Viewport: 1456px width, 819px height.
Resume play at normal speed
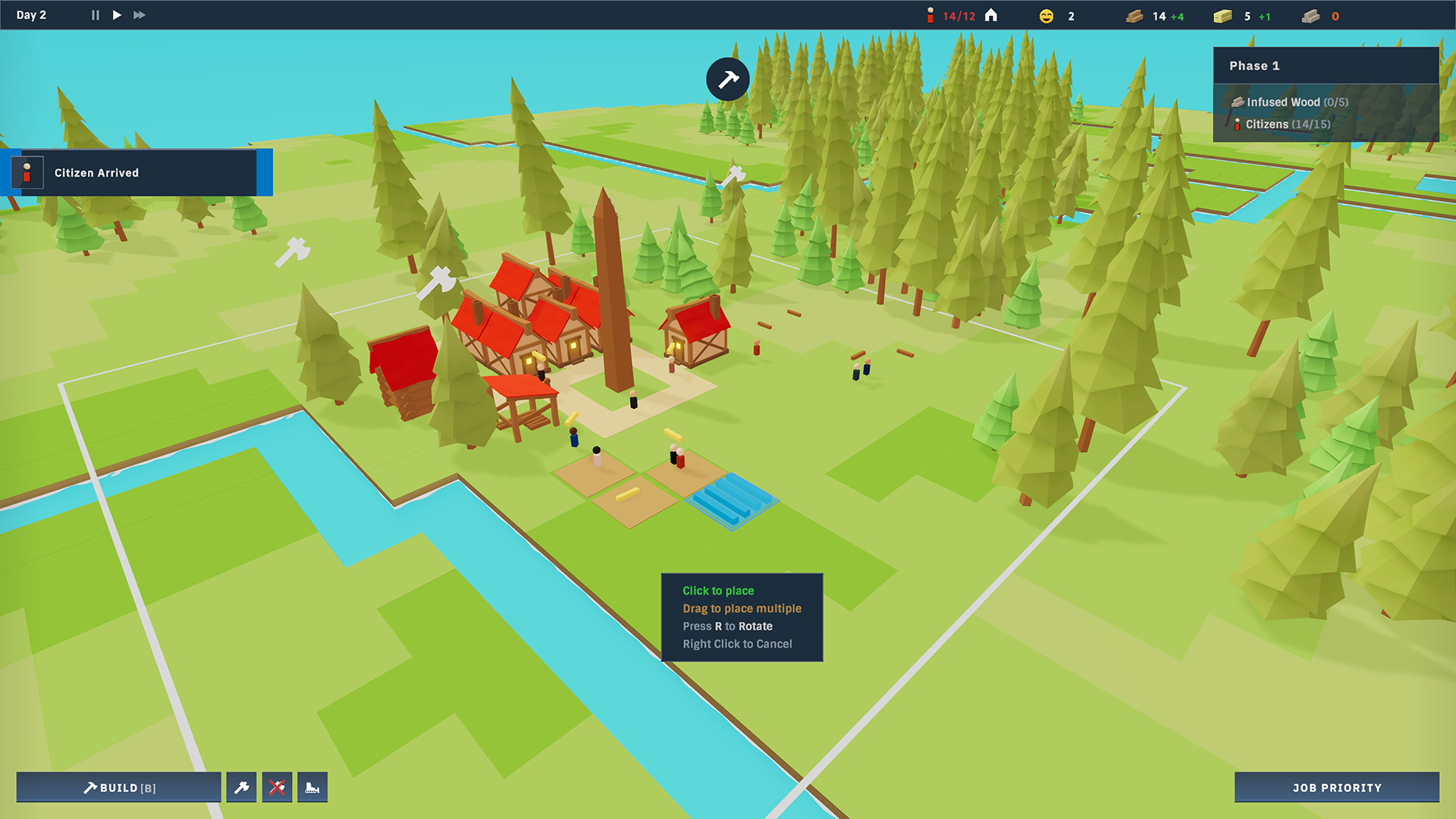click(116, 14)
